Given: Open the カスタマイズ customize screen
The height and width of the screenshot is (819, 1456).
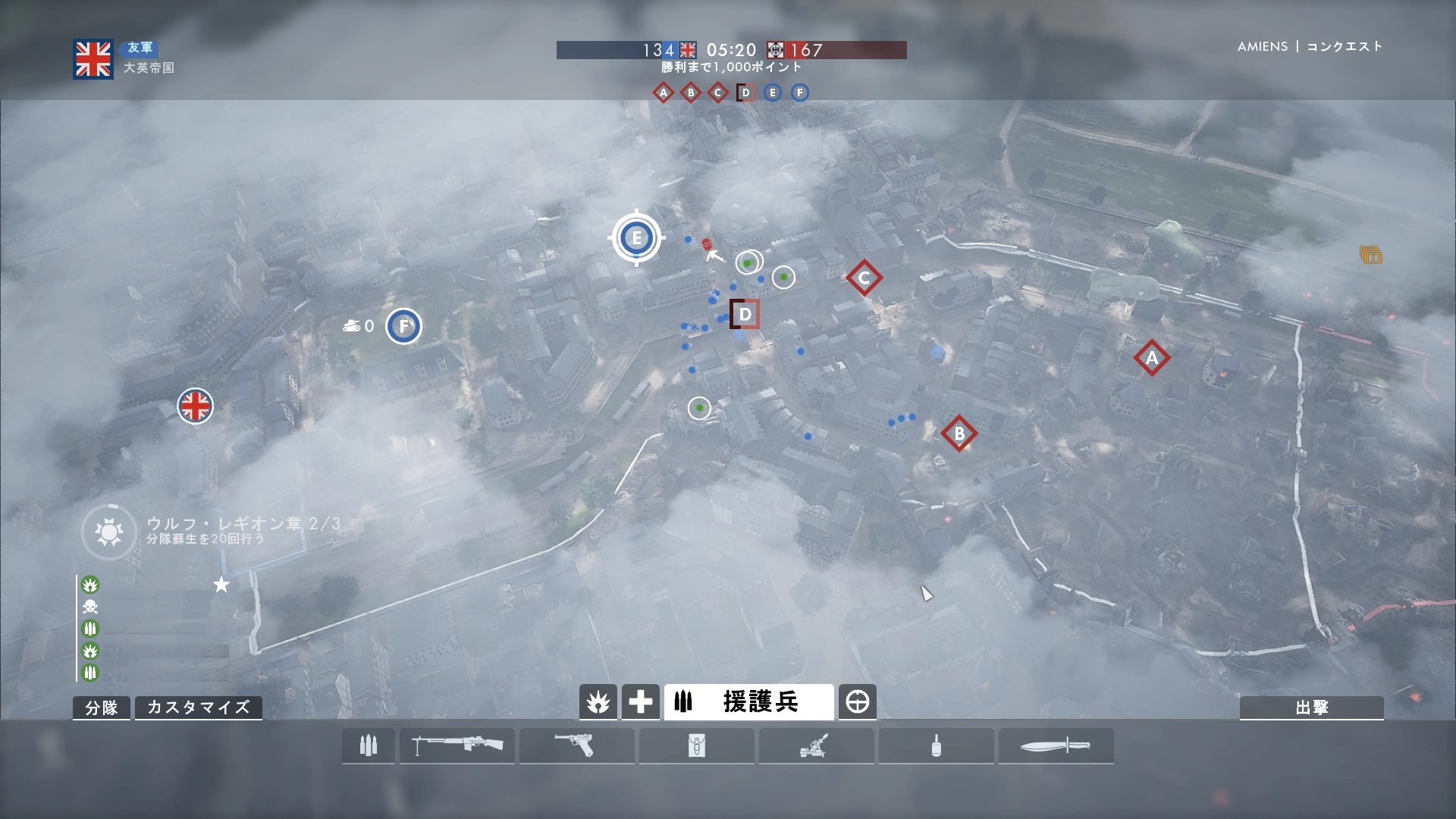Looking at the screenshot, I should [198, 708].
